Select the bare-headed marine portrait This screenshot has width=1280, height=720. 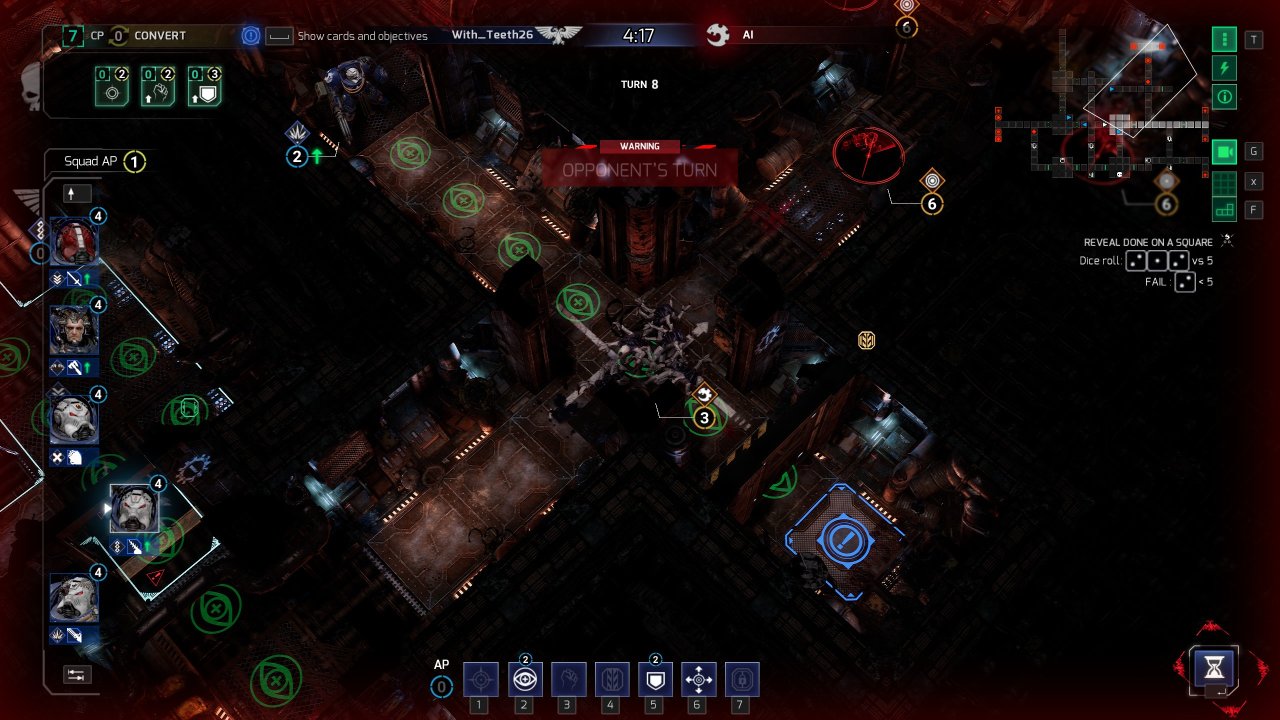pyautogui.click(x=73, y=330)
